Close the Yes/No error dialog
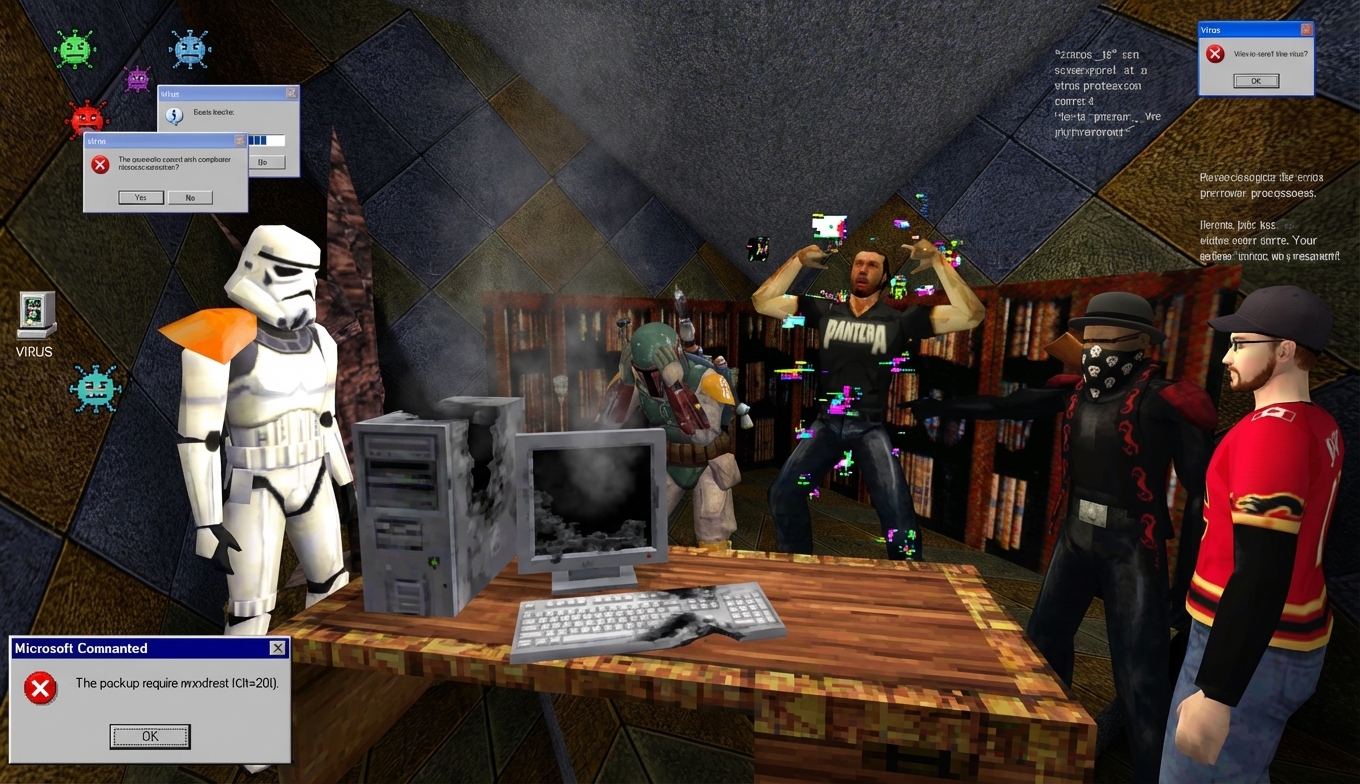 [x=239, y=141]
